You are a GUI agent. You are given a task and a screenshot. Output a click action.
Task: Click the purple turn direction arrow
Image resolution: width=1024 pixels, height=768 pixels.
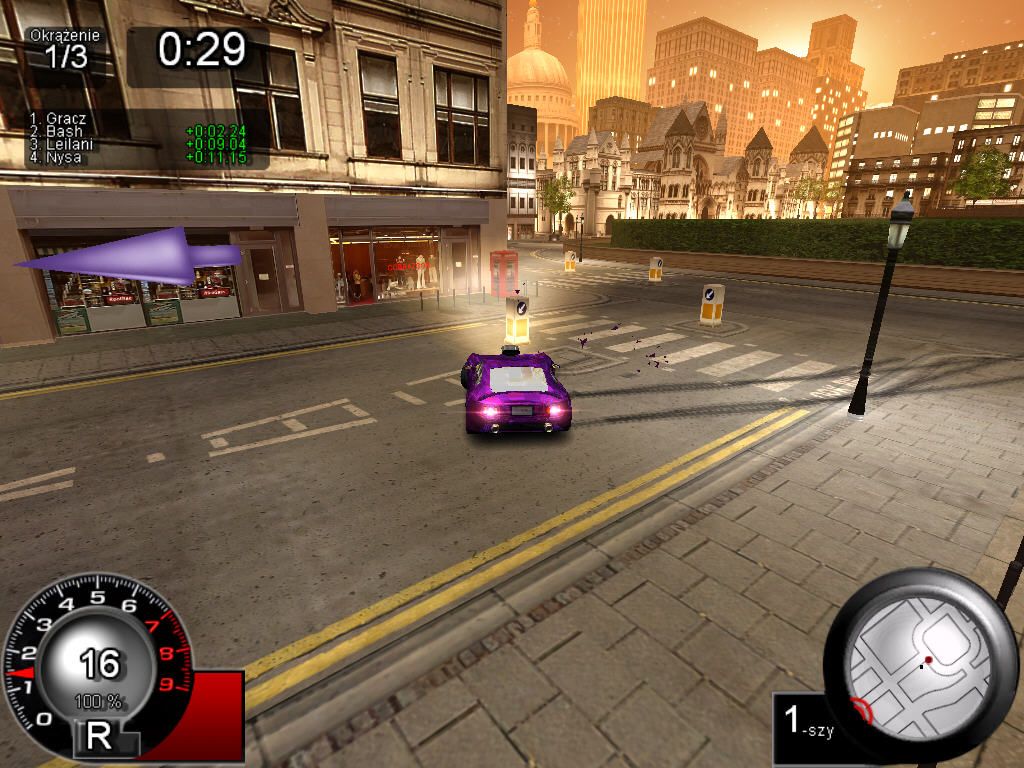(x=130, y=257)
